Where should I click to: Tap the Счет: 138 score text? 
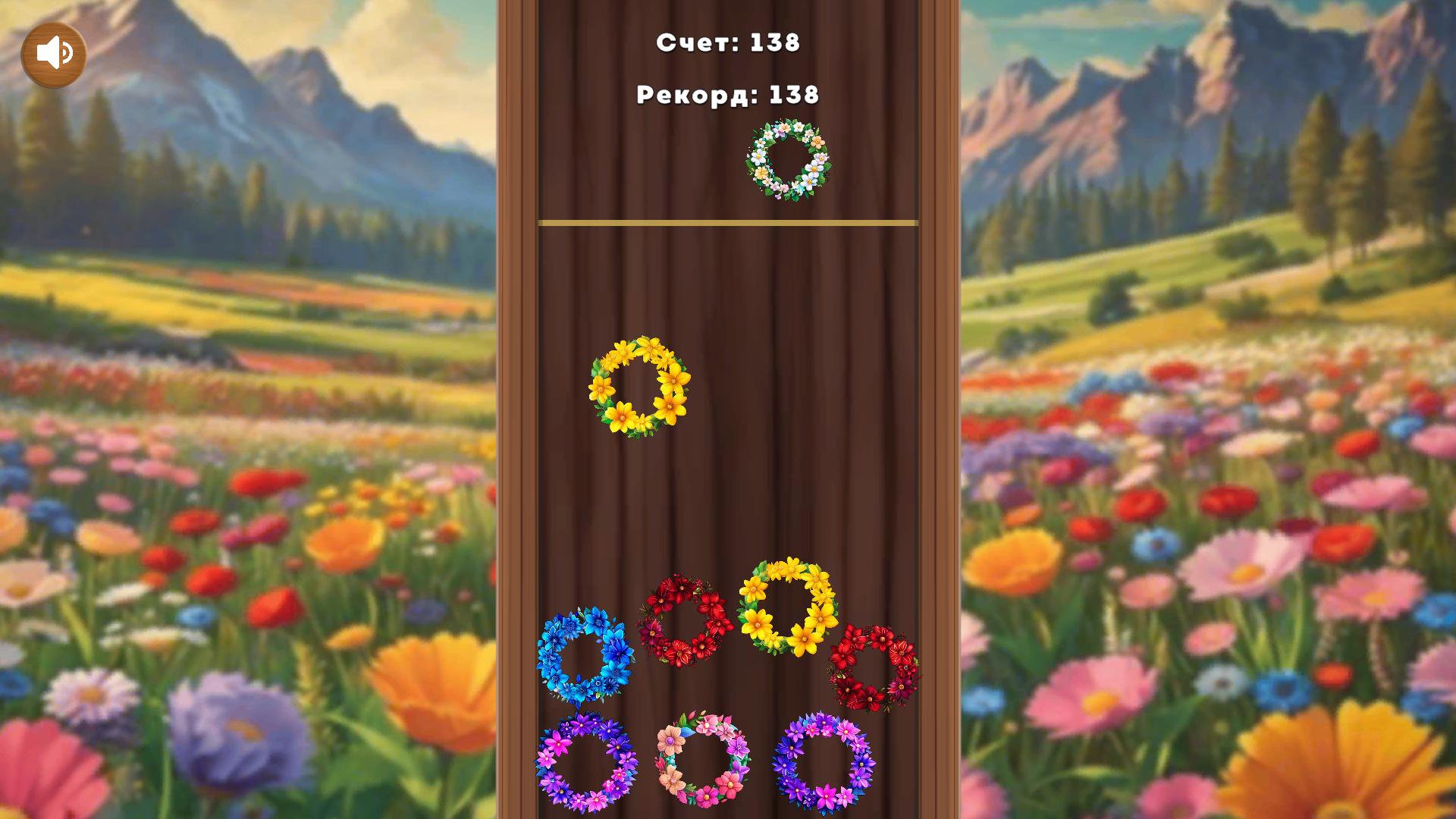(730, 44)
